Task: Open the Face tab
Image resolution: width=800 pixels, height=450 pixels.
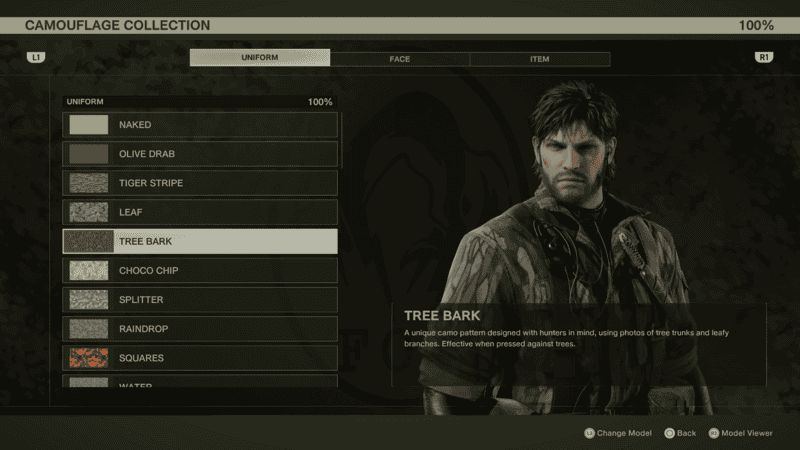Action: pyautogui.click(x=400, y=59)
